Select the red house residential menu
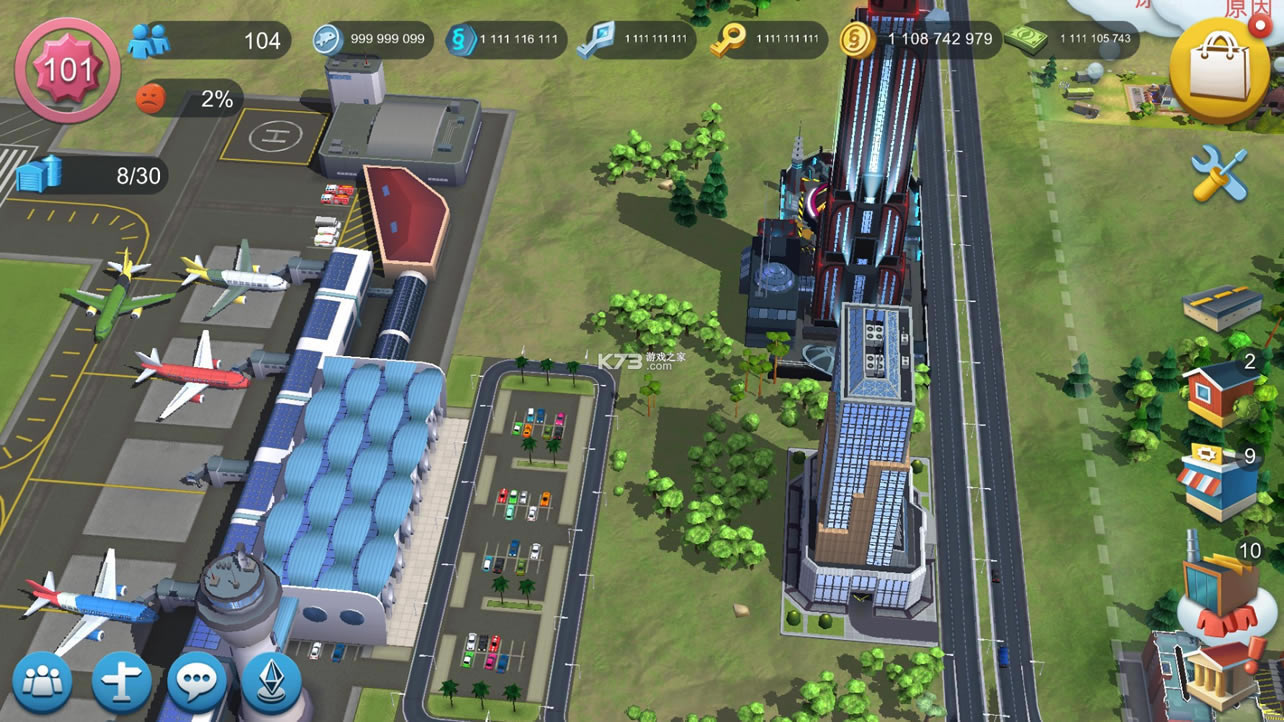1284x722 pixels. (x=1218, y=390)
